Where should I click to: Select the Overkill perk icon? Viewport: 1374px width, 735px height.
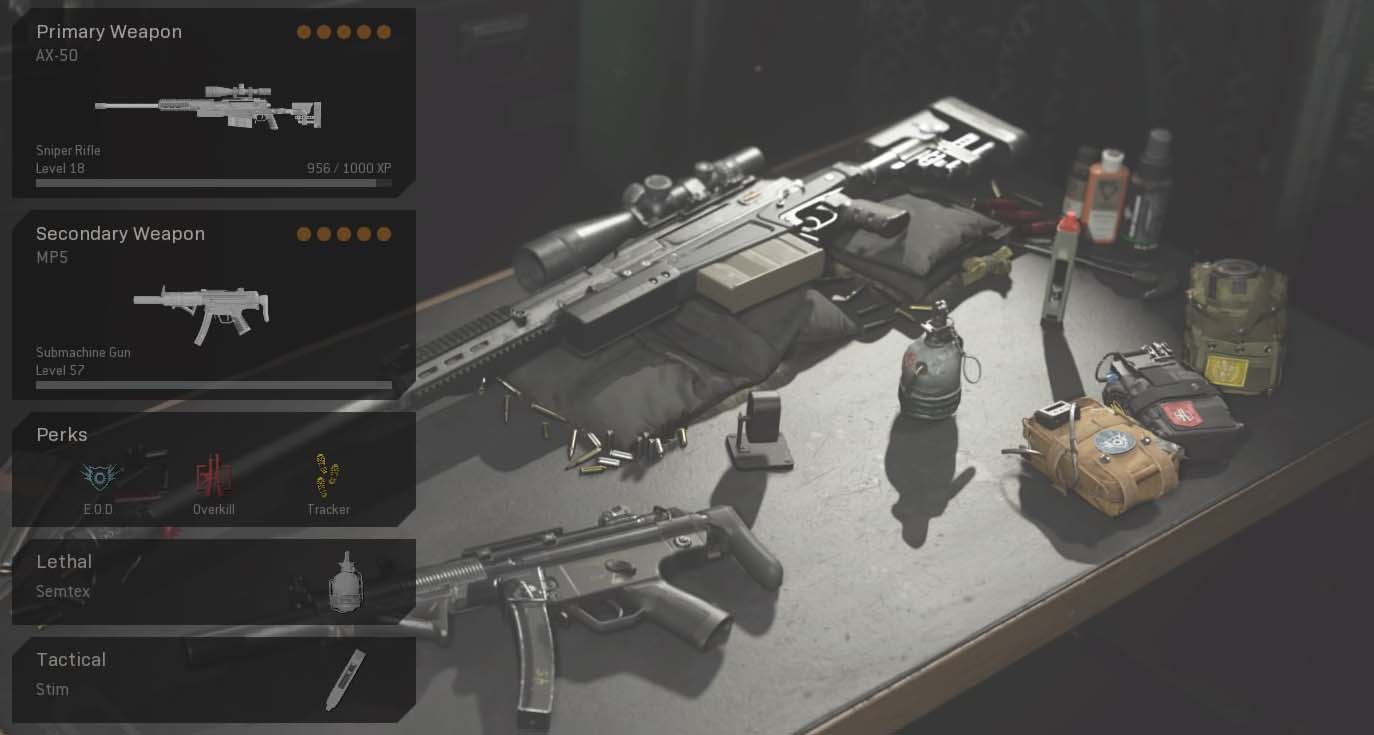213,477
